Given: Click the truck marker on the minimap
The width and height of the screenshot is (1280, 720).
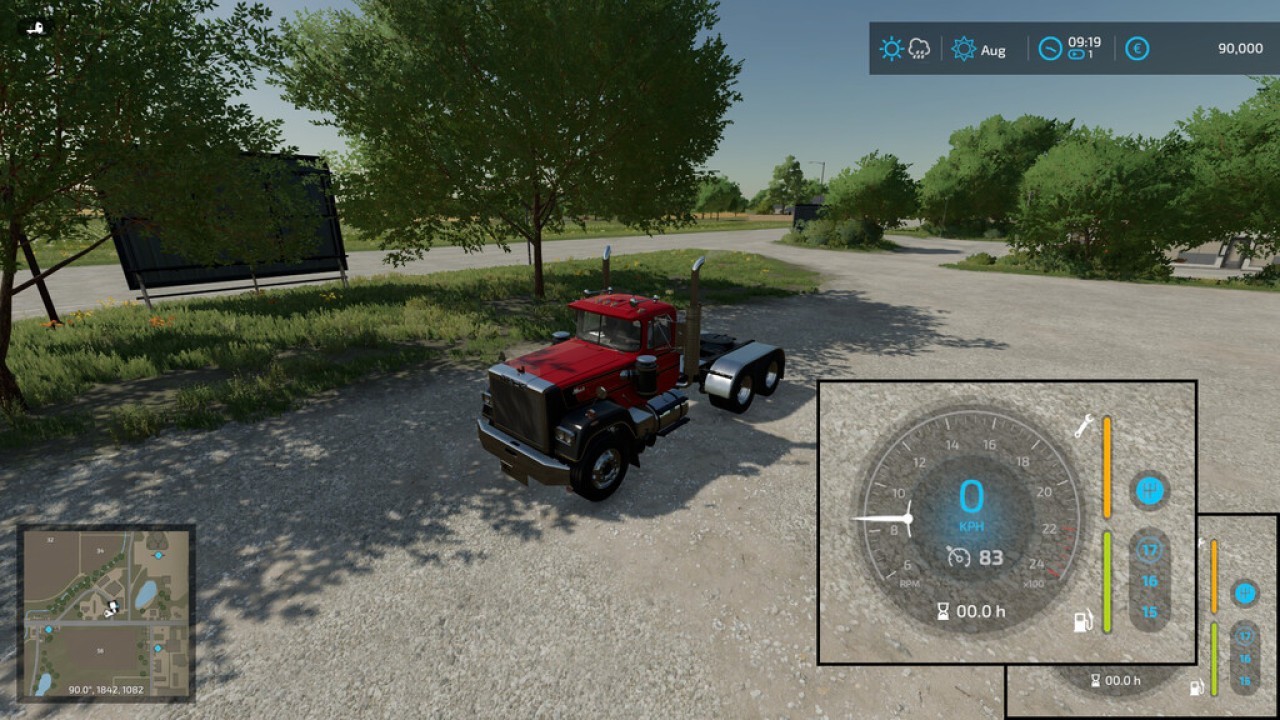Looking at the screenshot, I should 112,607.
